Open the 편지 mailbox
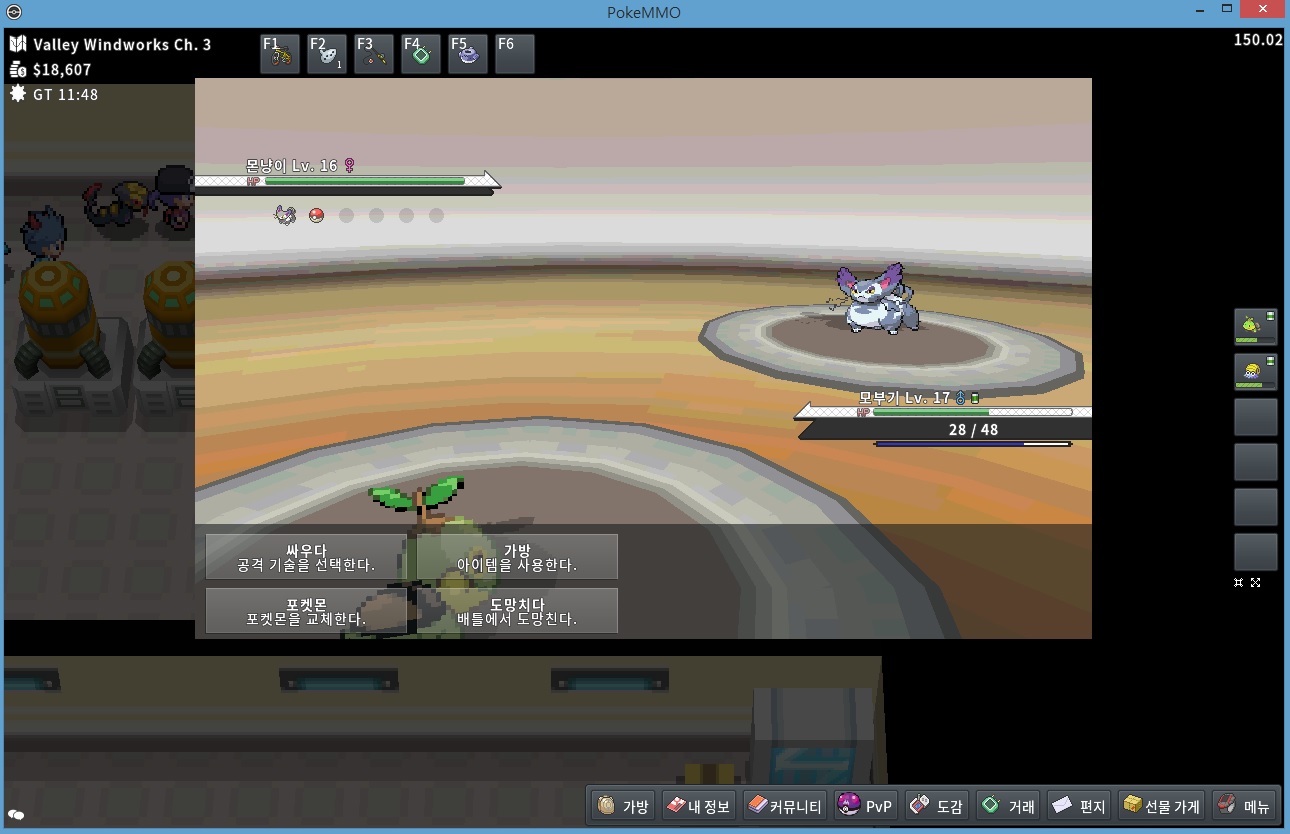 point(1079,806)
